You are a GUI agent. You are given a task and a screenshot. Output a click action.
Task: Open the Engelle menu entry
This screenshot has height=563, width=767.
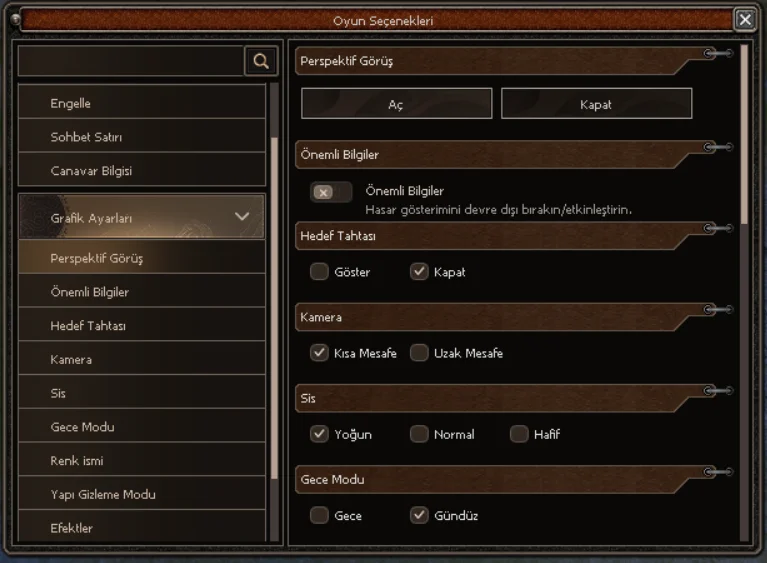tap(141, 103)
